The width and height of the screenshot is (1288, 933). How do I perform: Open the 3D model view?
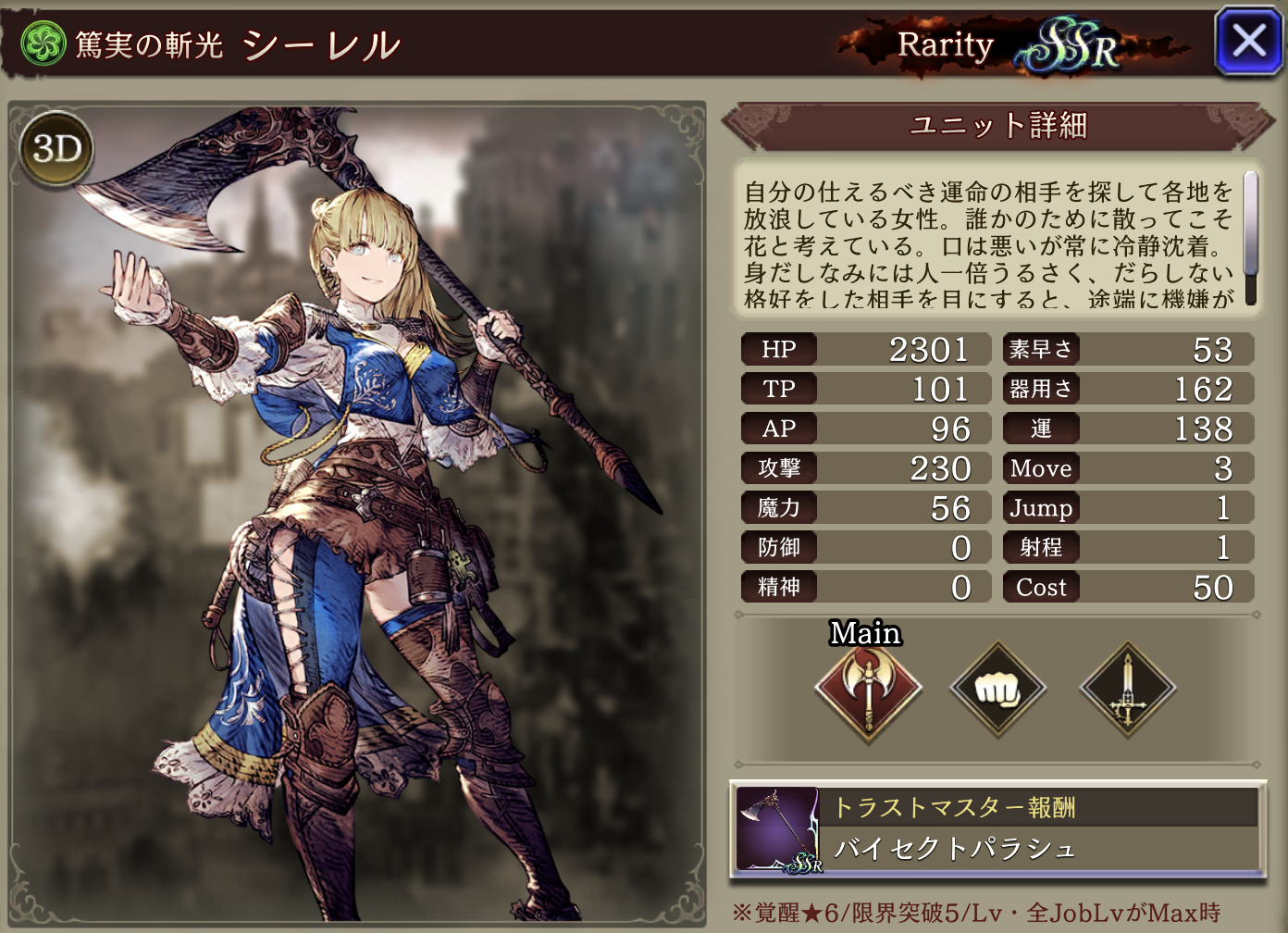coord(56,148)
